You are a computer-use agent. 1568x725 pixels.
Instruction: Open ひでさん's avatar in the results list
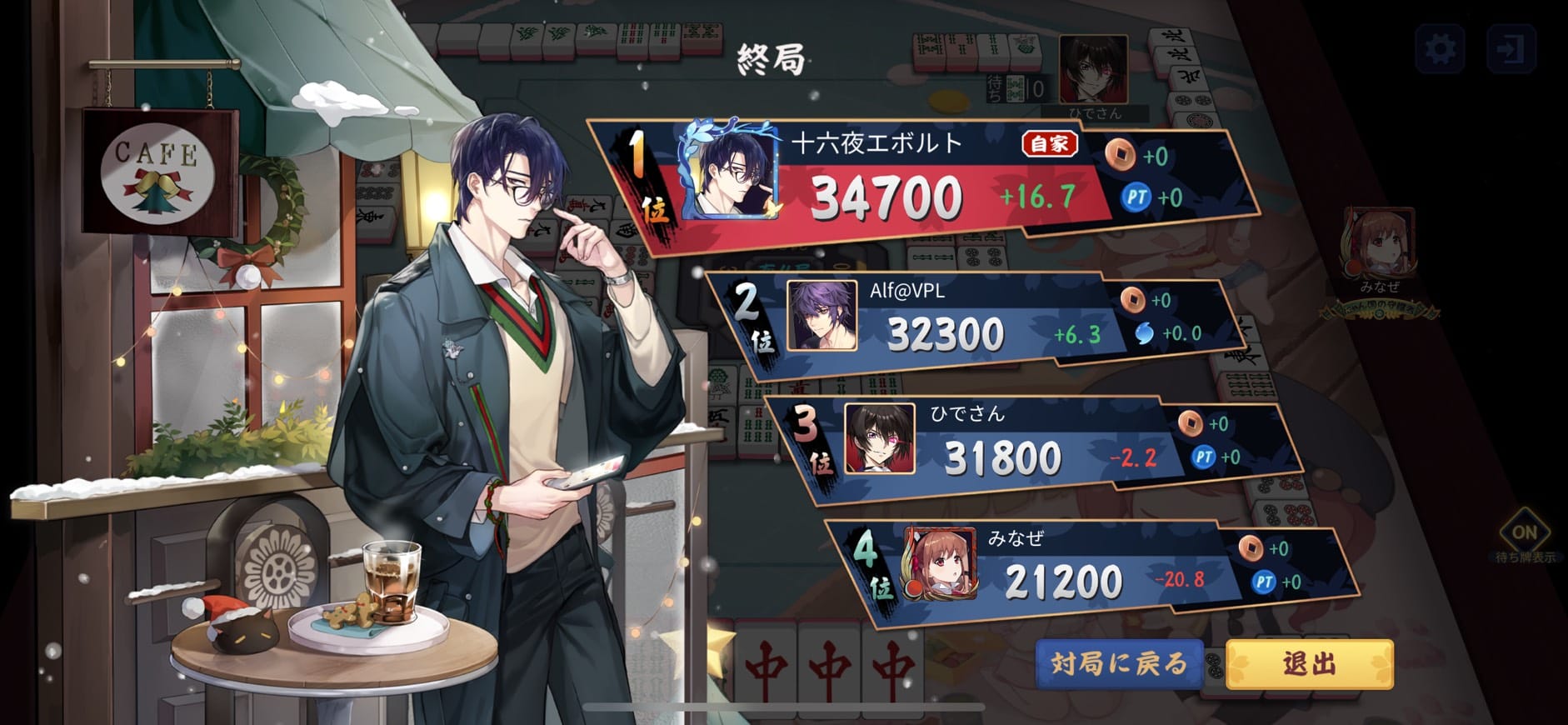880,439
